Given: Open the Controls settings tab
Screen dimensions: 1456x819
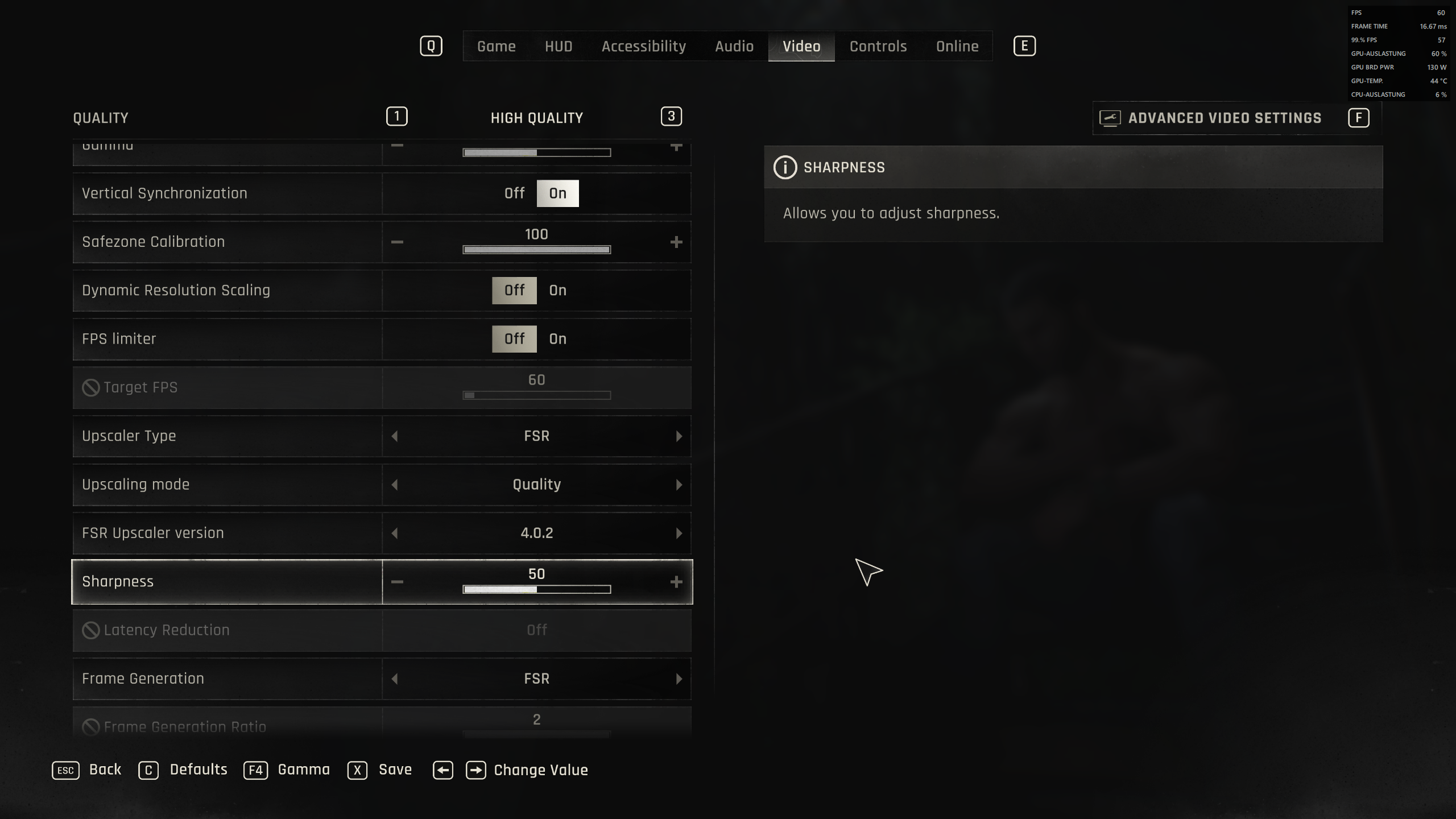Looking at the screenshot, I should (878, 46).
